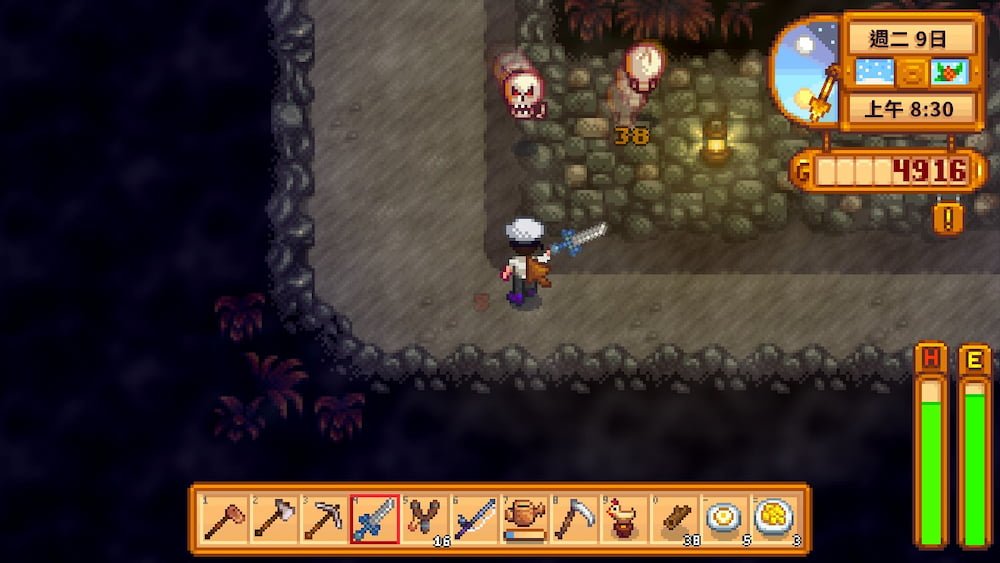The height and width of the screenshot is (563, 1000).
Task: Pick the fishing rod in the hotbar
Action: tap(474, 519)
